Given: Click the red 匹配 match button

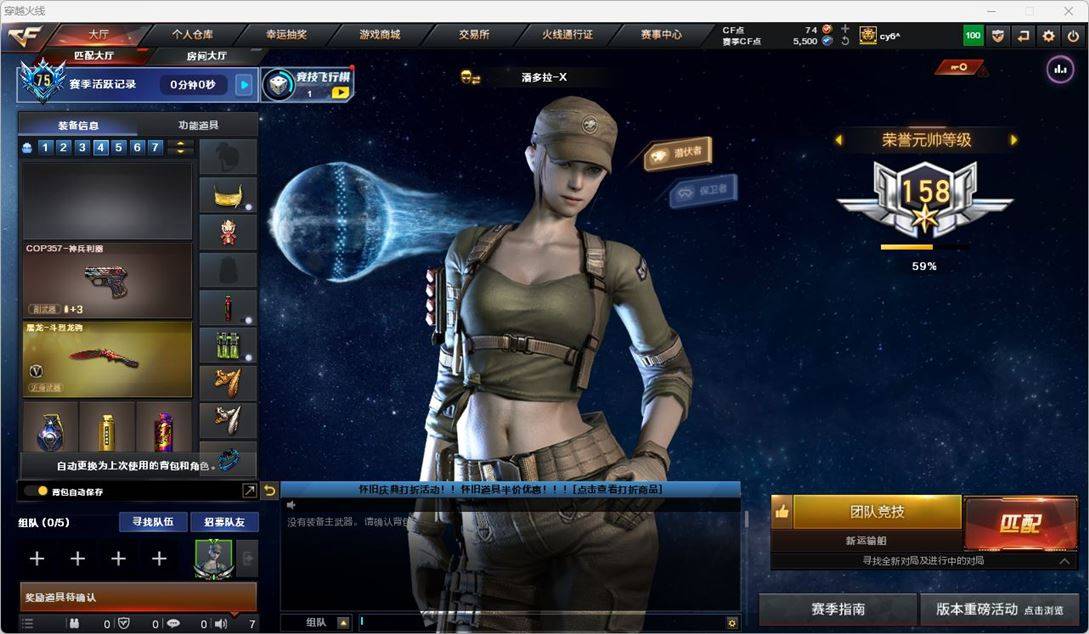Looking at the screenshot, I should [1019, 523].
